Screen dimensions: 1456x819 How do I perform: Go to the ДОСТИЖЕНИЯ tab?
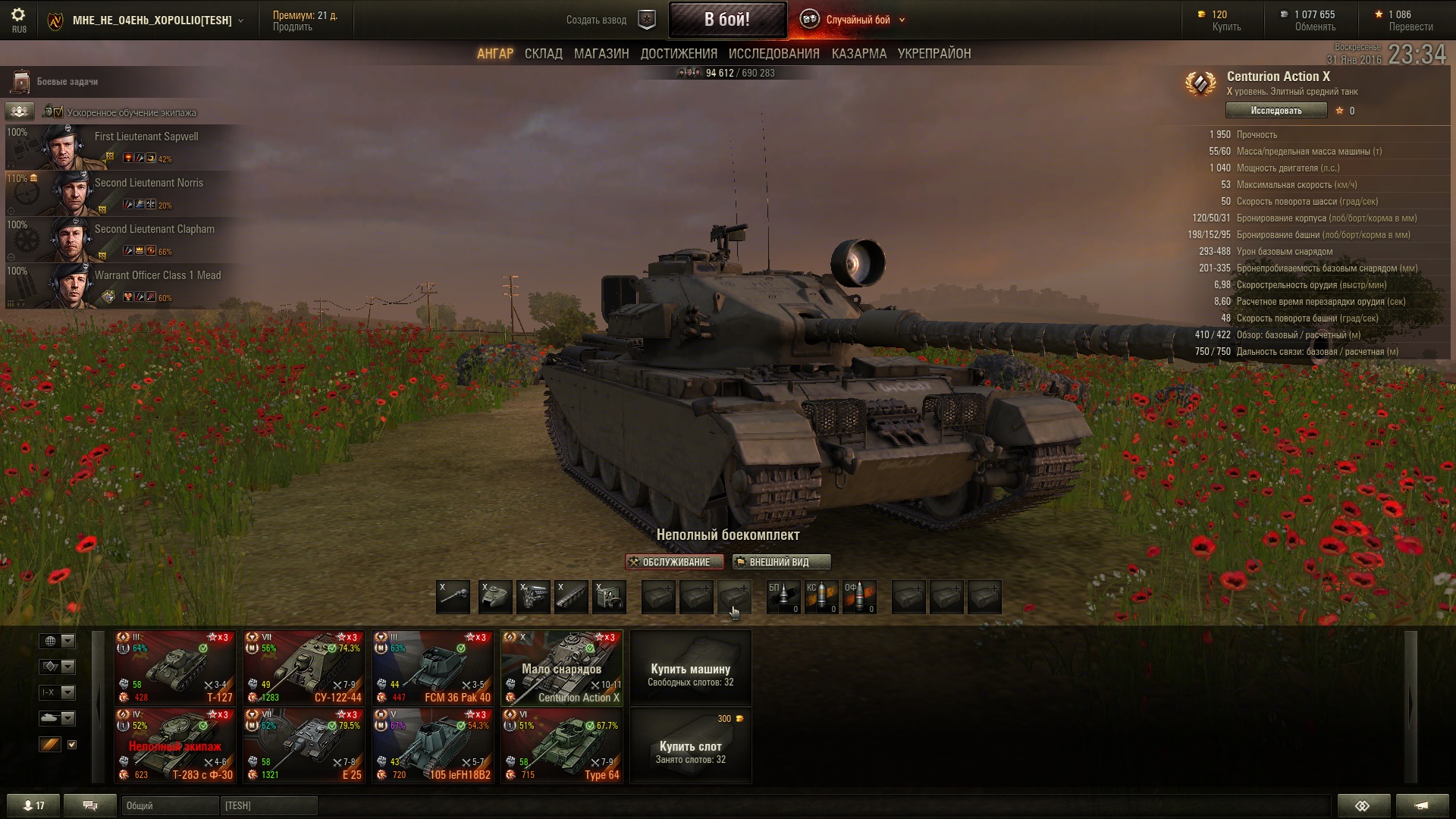pyautogui.click(x=679, y=54)
